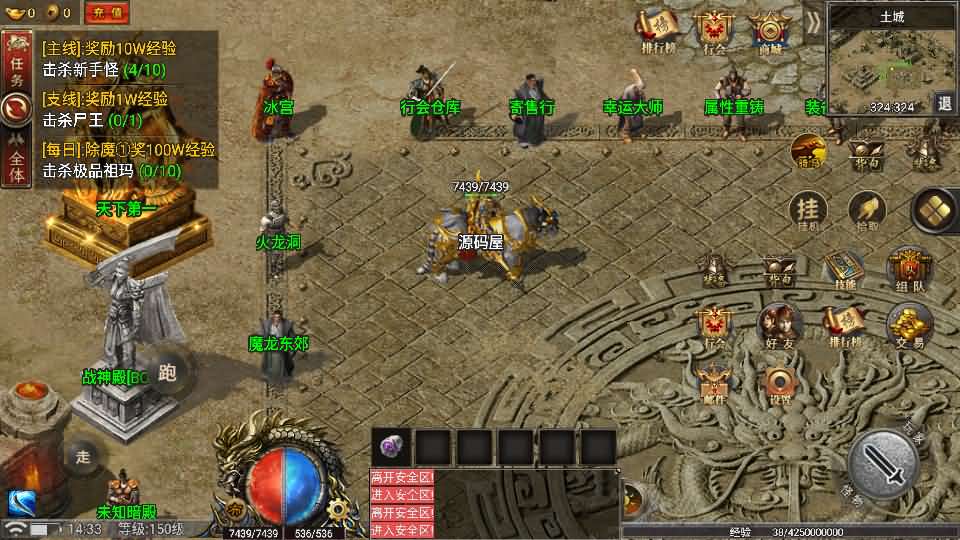
Task: Collapse the top icon bar with the arrow
Action: (813, 21)
